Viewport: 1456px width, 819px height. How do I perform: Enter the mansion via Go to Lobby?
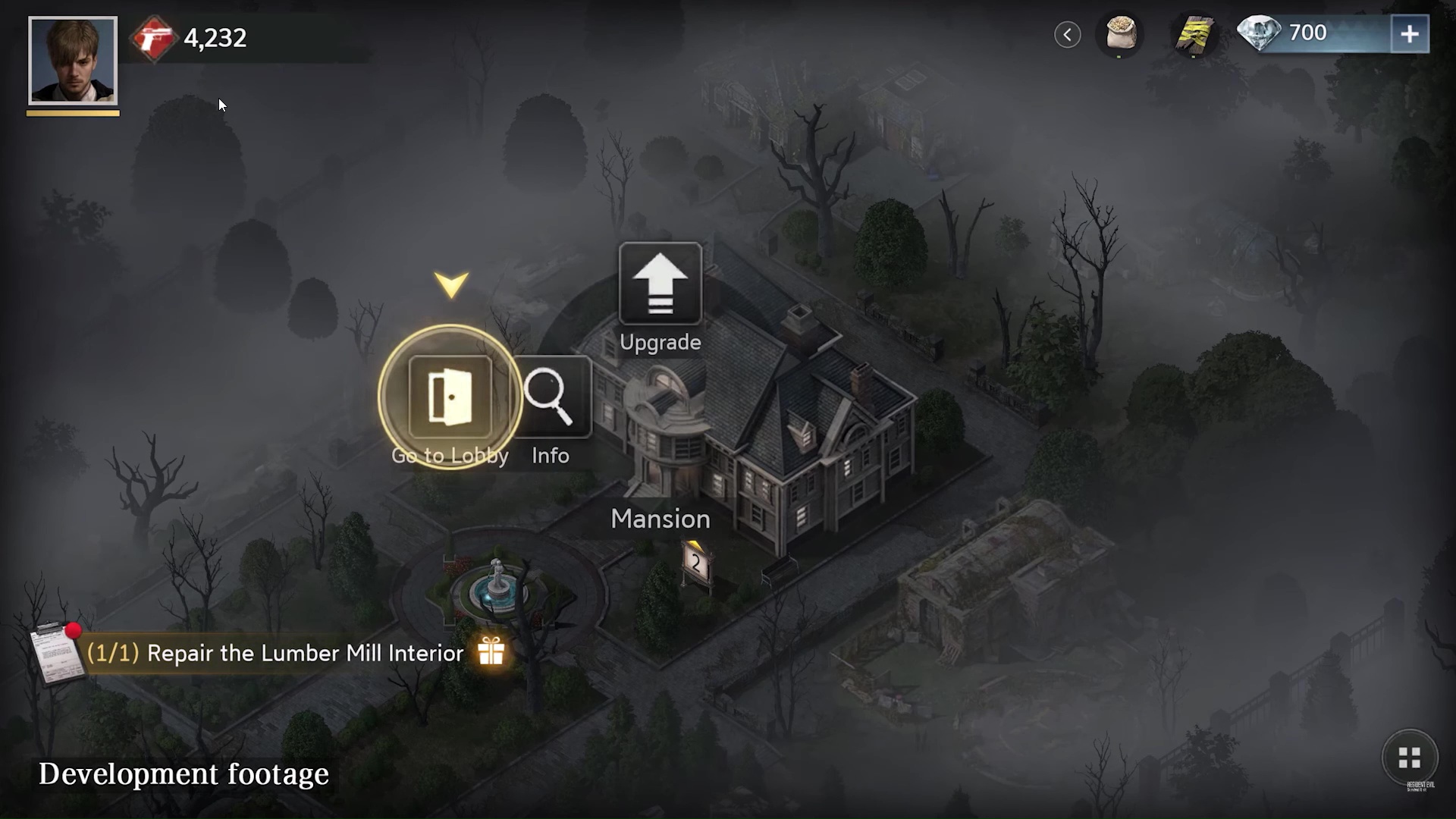tap(450, 397)
